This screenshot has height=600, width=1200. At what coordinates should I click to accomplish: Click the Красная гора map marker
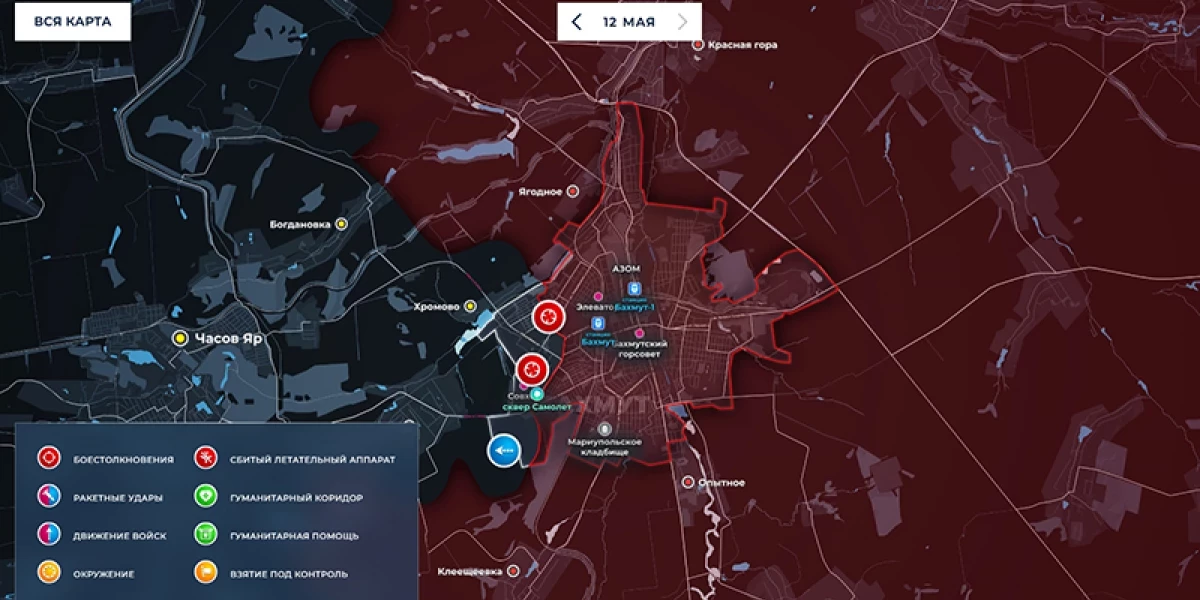pos(698,45)
